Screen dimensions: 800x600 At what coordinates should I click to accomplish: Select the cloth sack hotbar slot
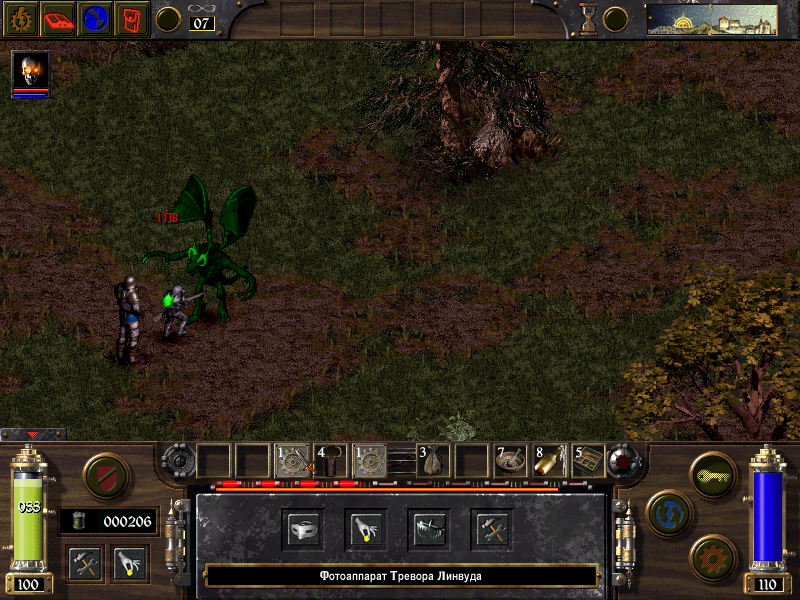pos(433,461)
